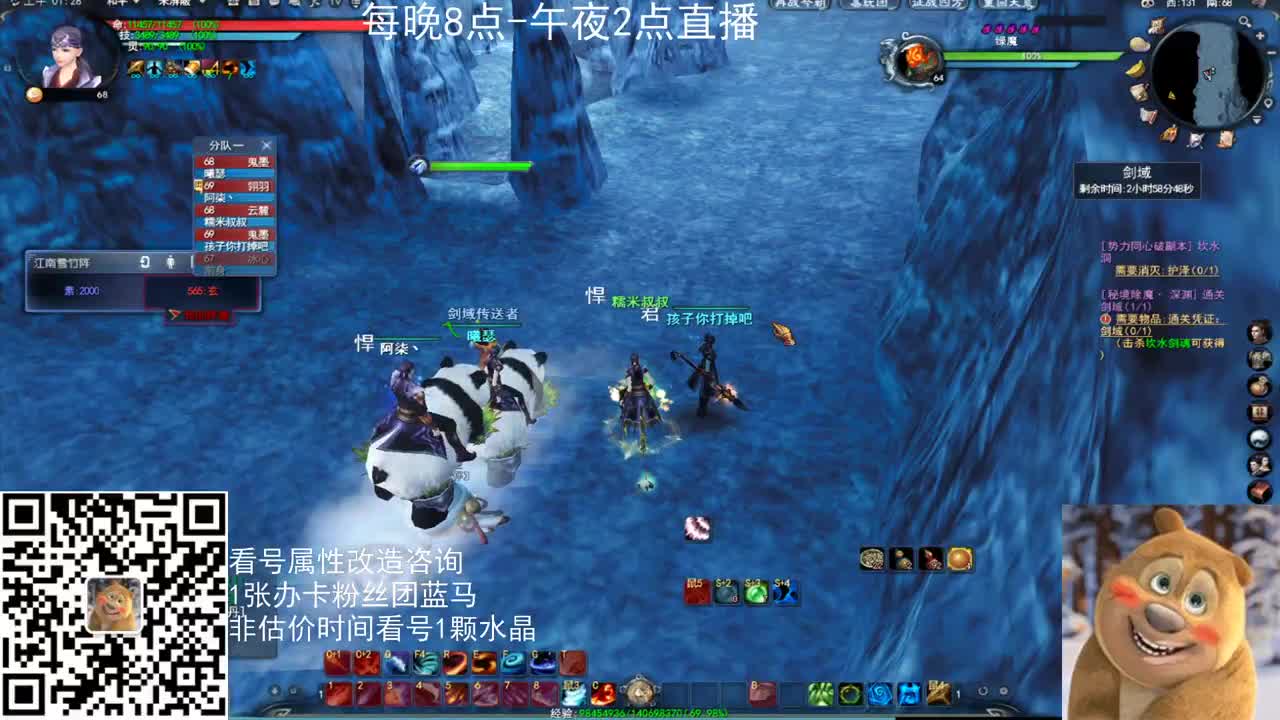Image resolution: width=1280 pixels, height=720 pixels.
Task: Click the refresh icon on the 江南雪竹阵 panel
Action: [143, 262]
